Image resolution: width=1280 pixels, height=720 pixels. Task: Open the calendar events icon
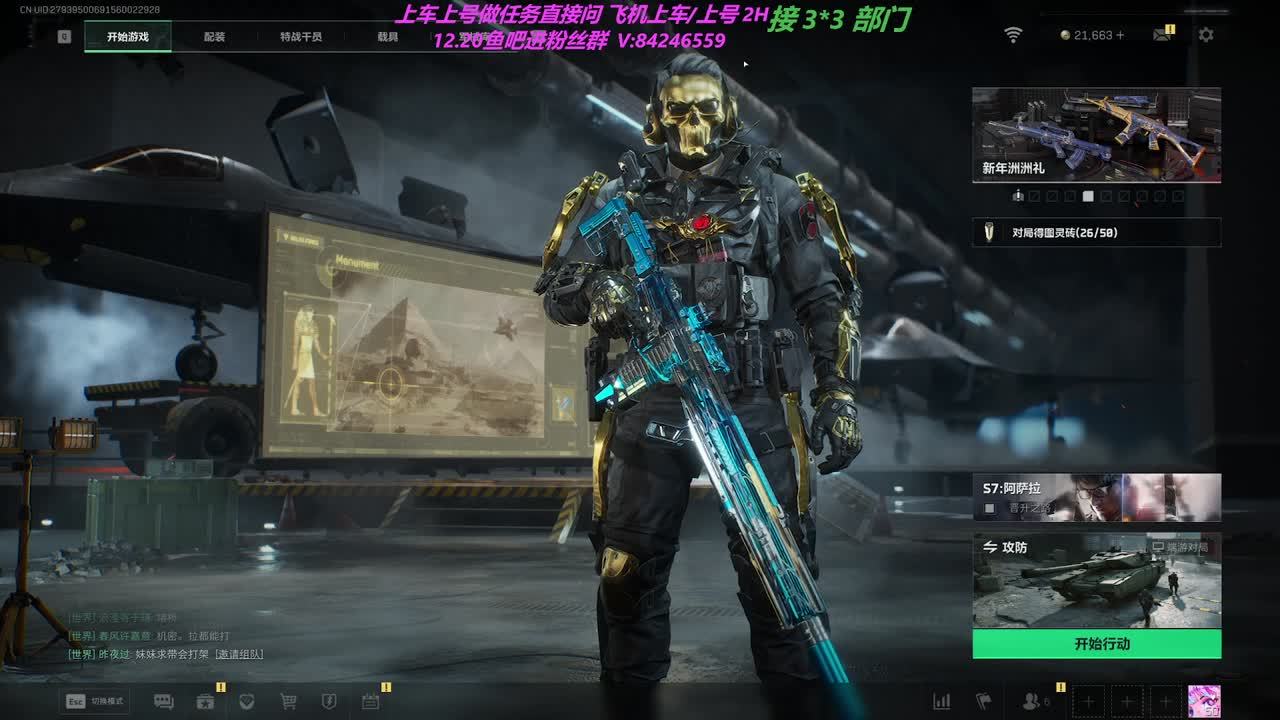point(370,702)
